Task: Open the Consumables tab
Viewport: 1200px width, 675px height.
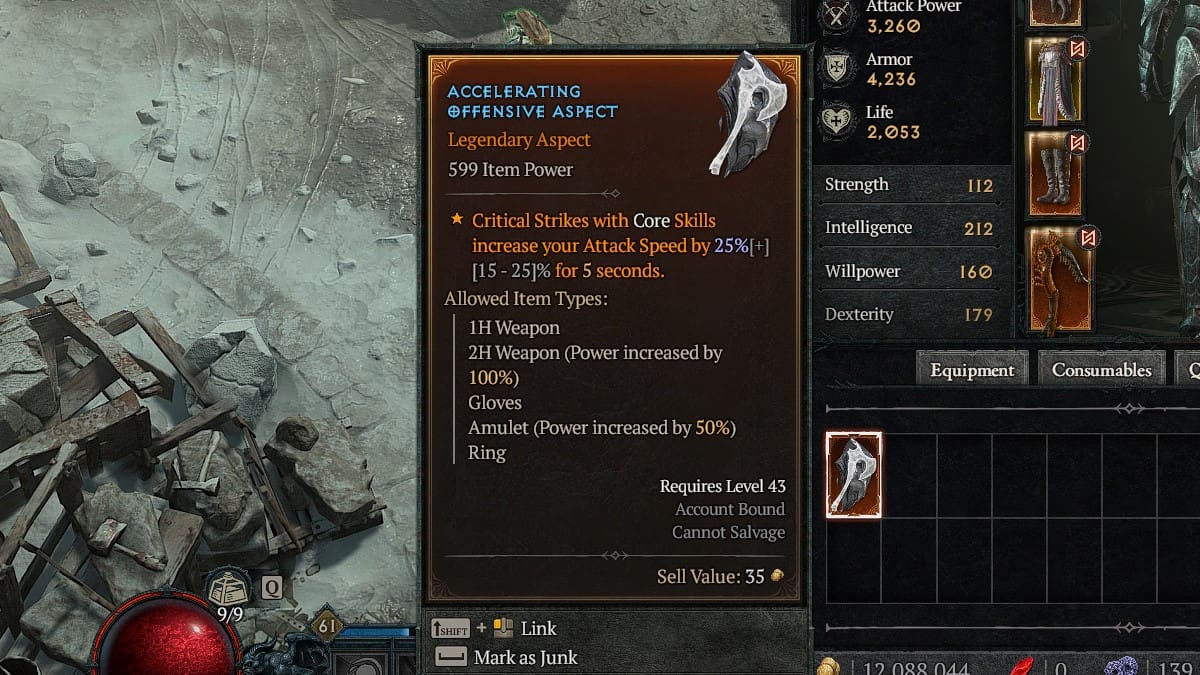Action: tap(1101, 370)
